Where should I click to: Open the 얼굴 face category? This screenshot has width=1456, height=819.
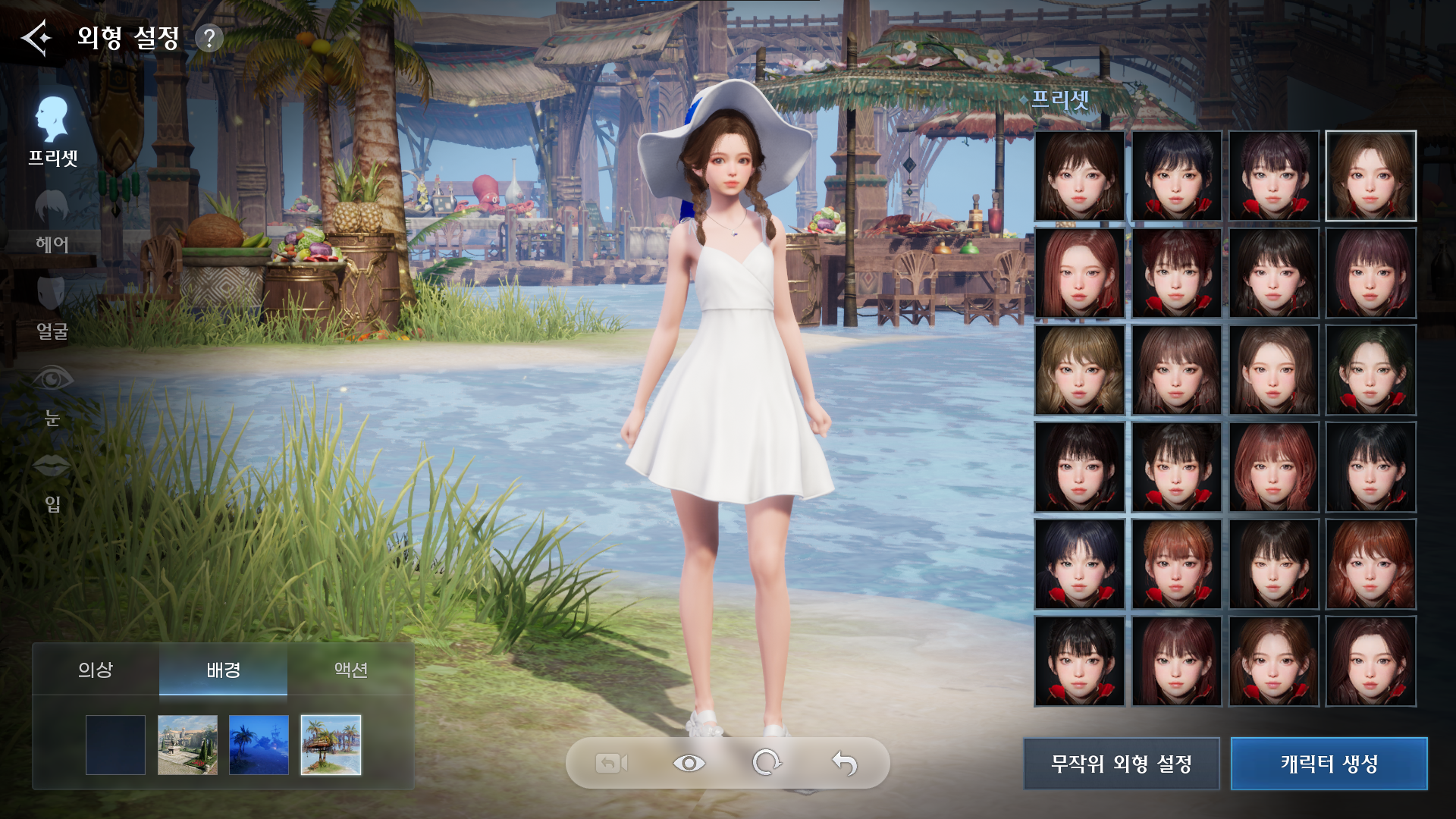click(52, 308)
